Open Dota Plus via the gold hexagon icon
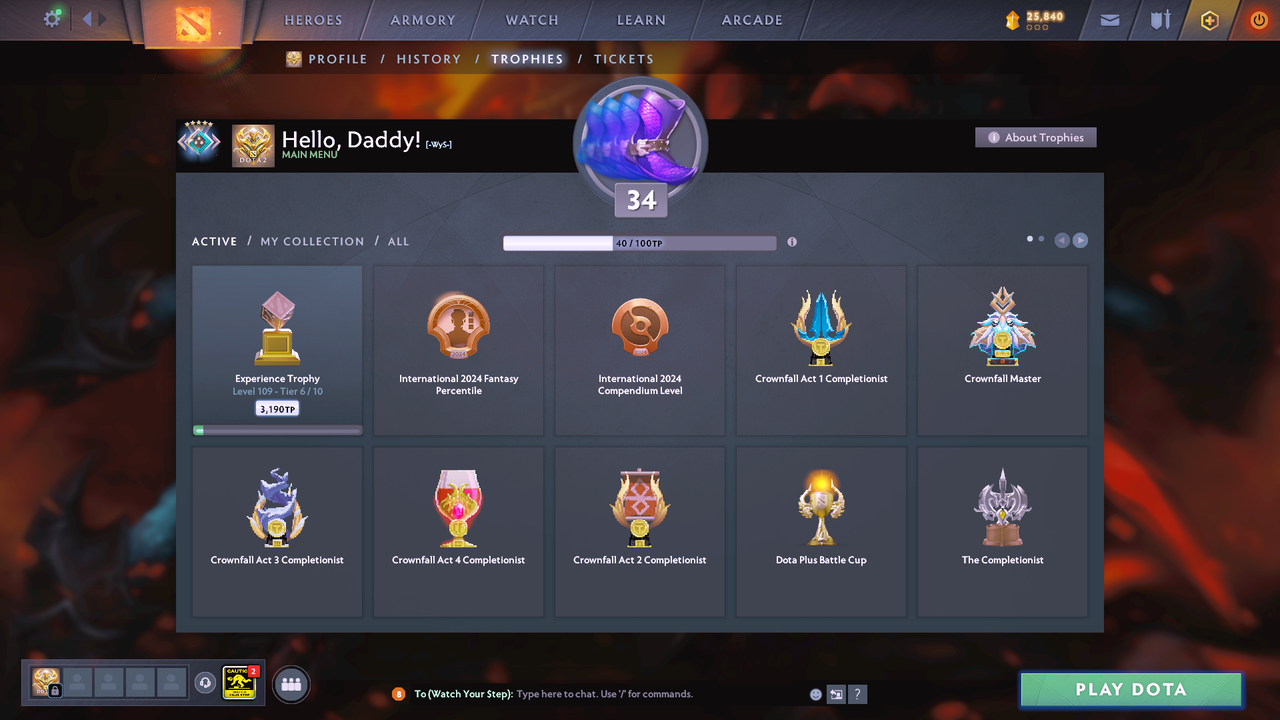 (1209, 19)
